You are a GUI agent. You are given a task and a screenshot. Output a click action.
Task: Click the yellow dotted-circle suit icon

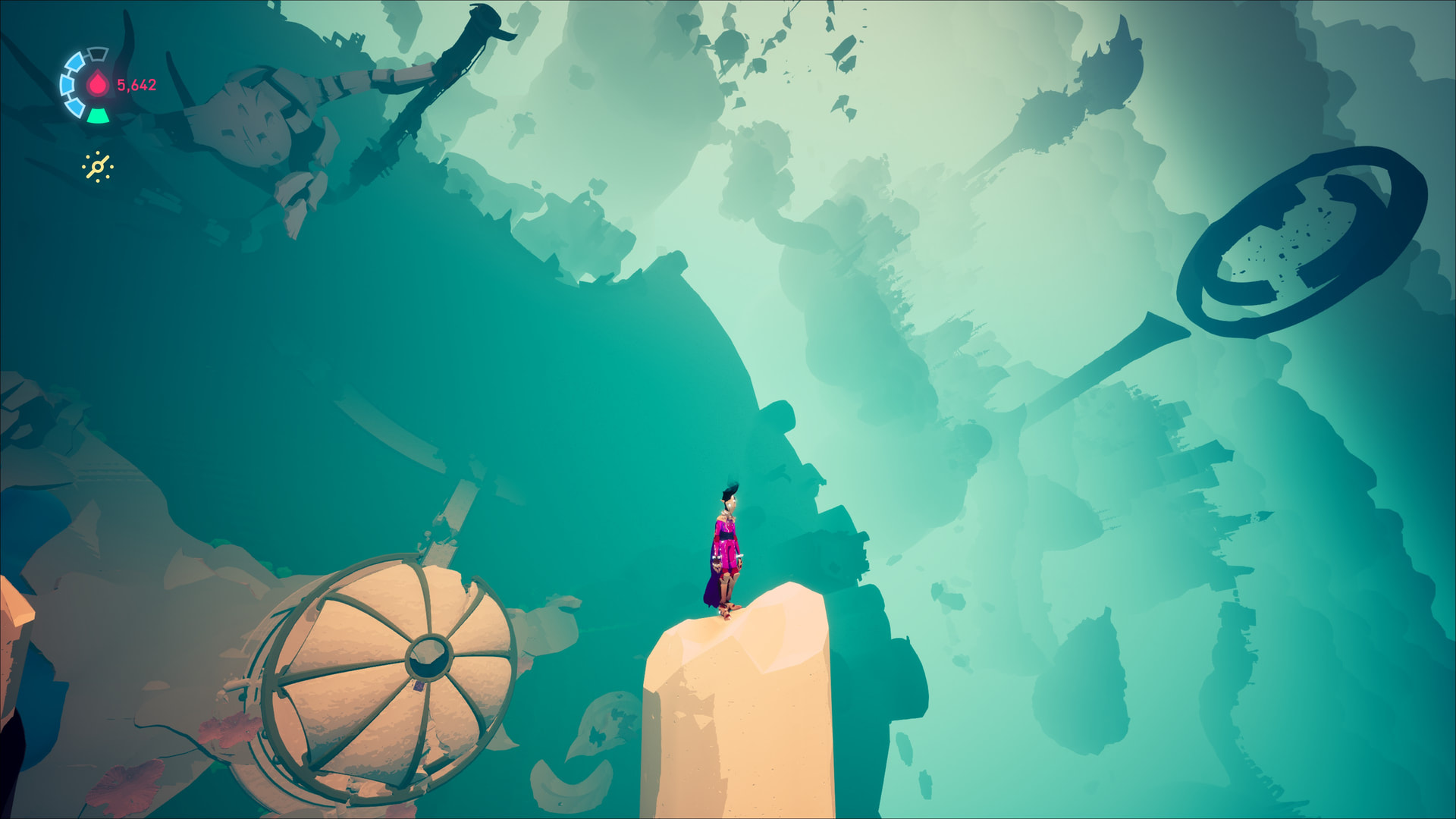click(98, 167)
